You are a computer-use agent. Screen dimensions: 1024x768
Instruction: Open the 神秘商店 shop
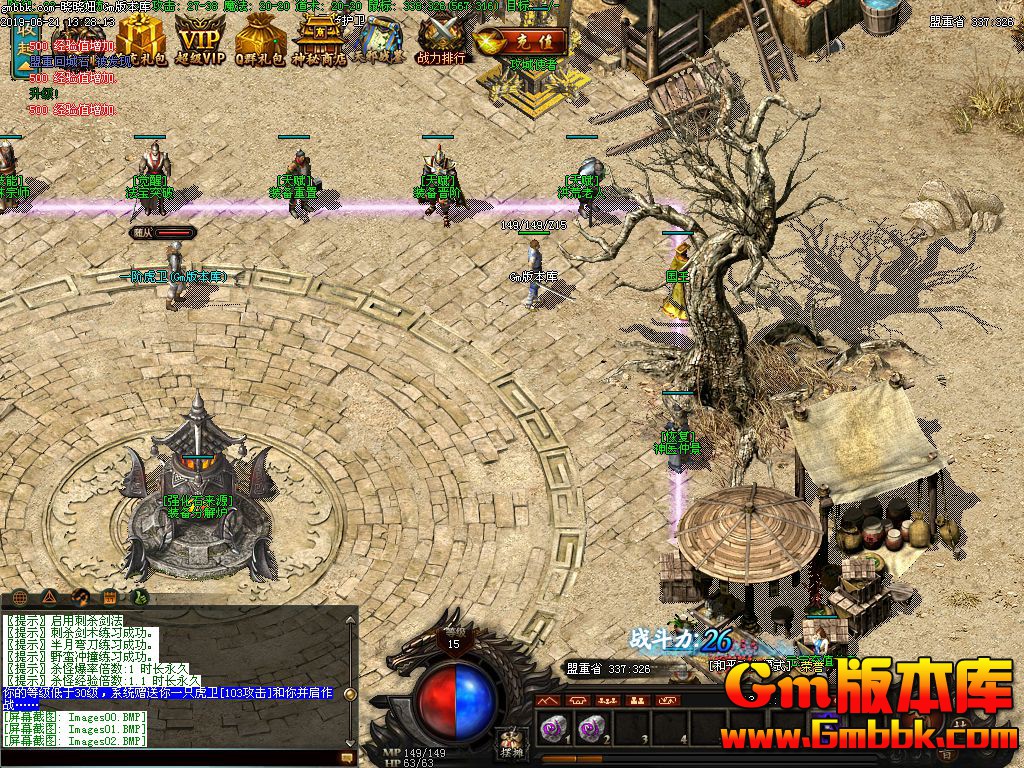pos(322,39)
